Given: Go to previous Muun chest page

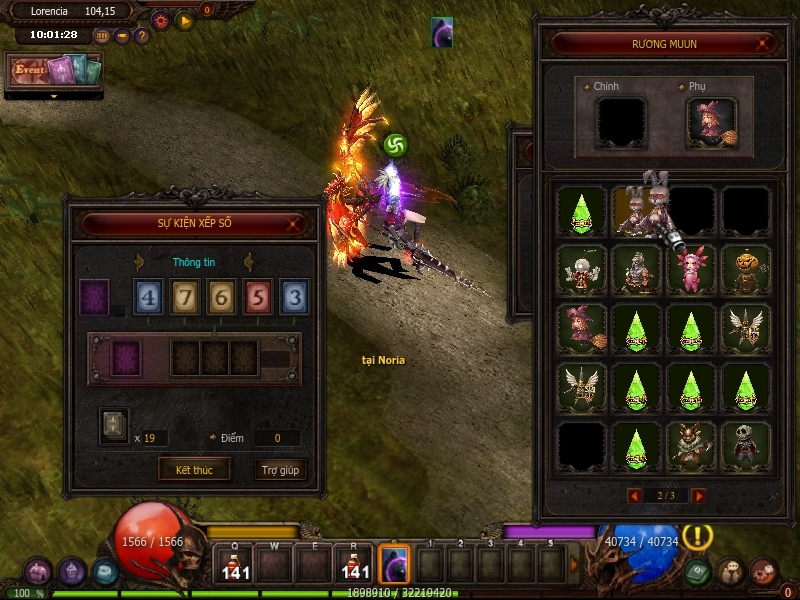Looking at the screenshot, I should pos(633,496).
